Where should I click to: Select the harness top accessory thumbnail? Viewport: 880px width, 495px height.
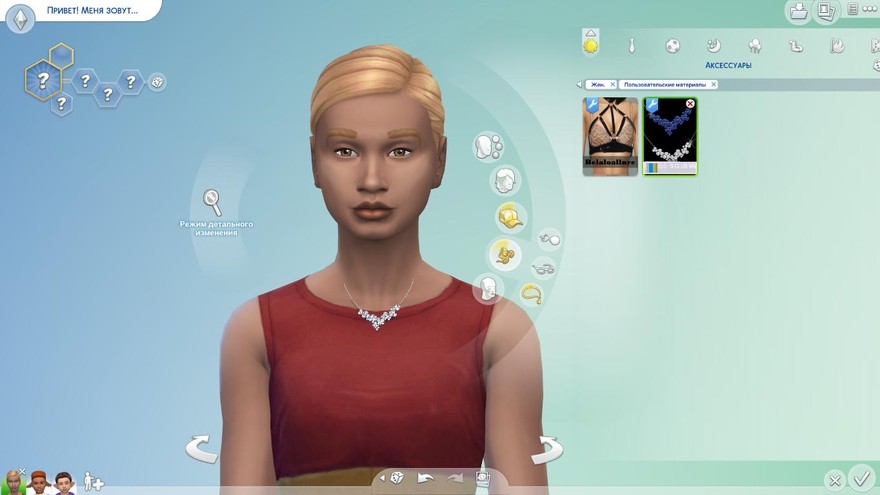610,136
